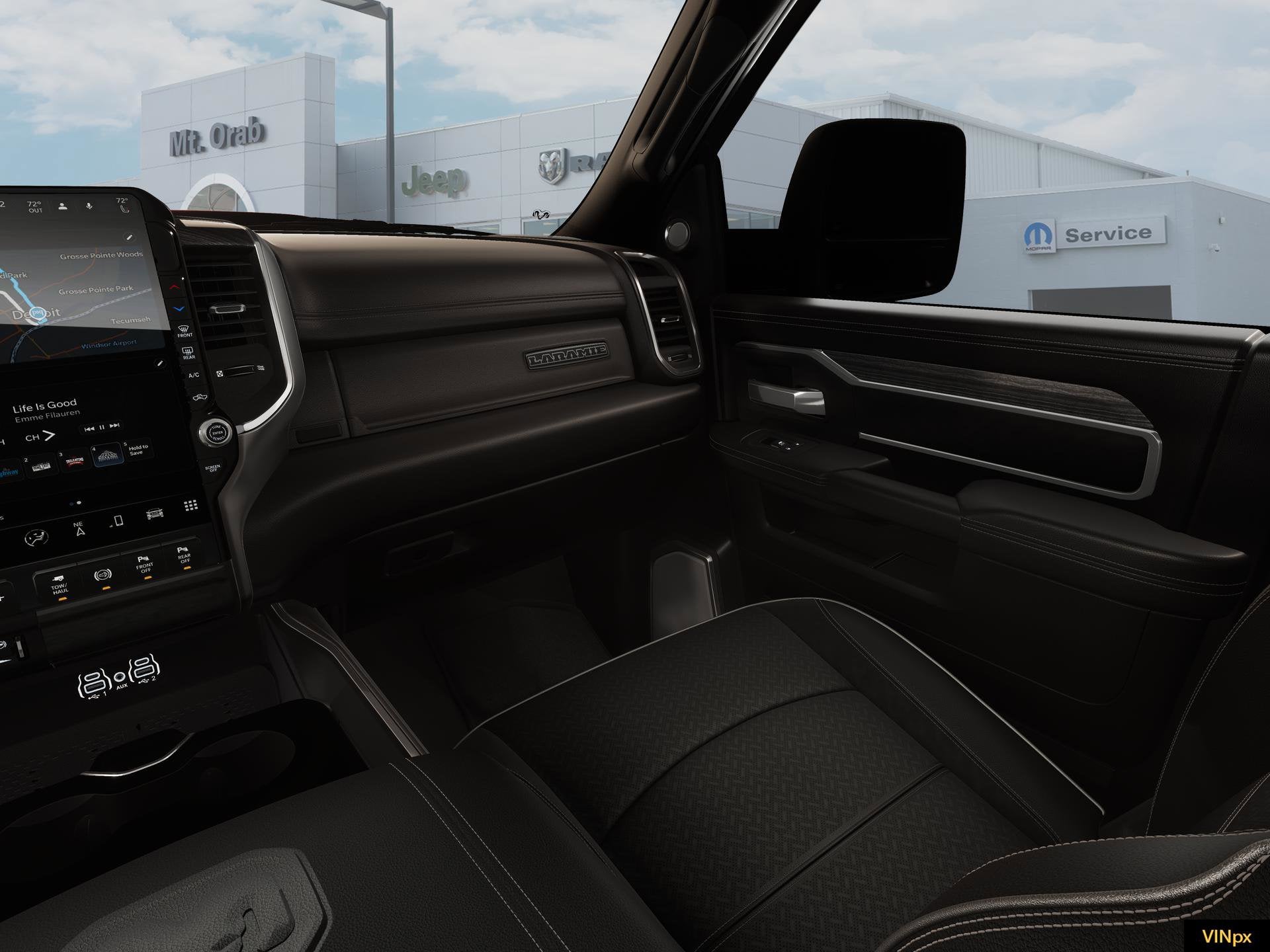Select the driver profile icon
The width and height of the screenshot is (1270, 952).
[62, 206]
